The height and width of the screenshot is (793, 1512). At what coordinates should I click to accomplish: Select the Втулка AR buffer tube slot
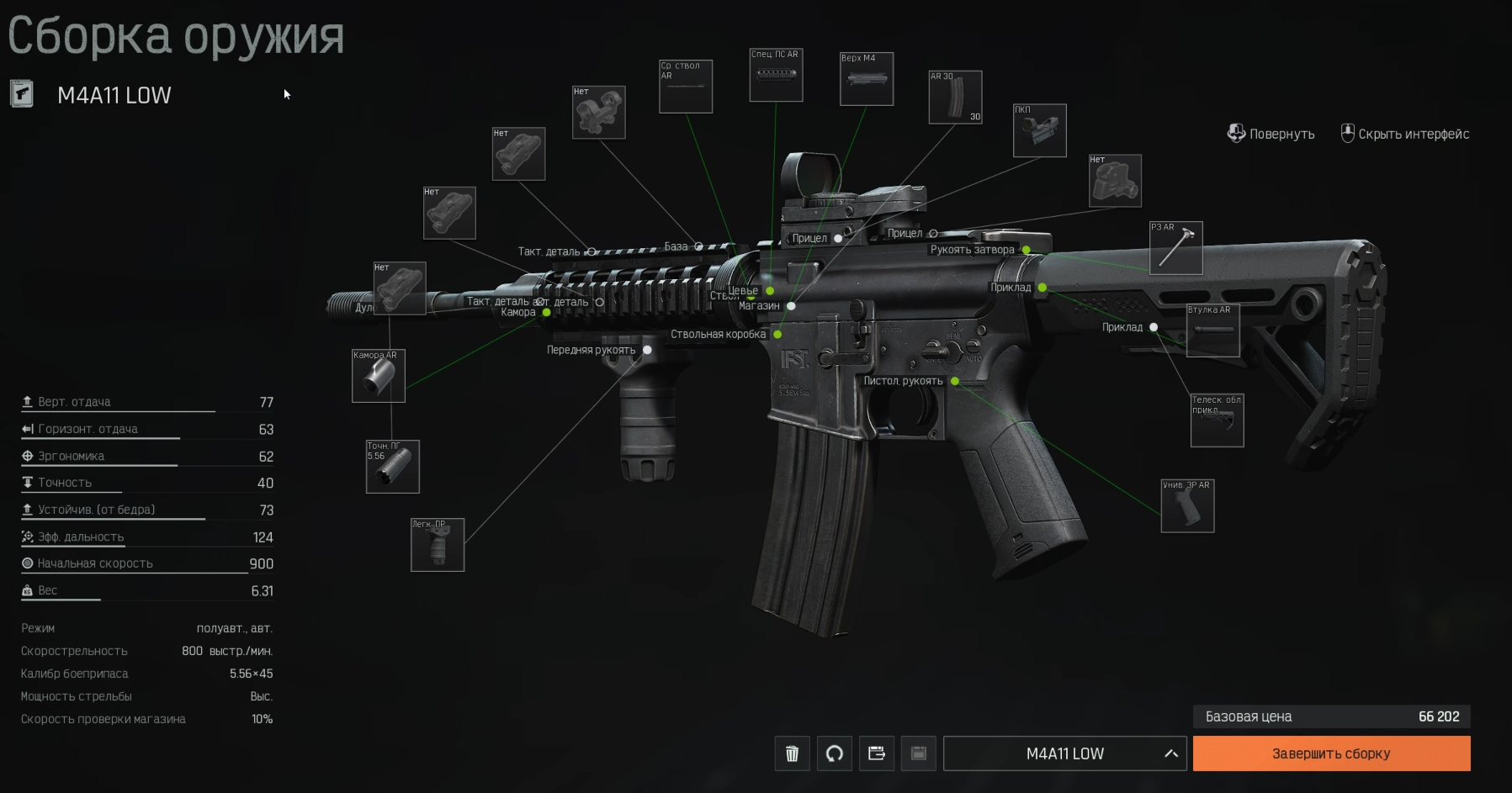pyautogui.click(x=1212, y=330)
